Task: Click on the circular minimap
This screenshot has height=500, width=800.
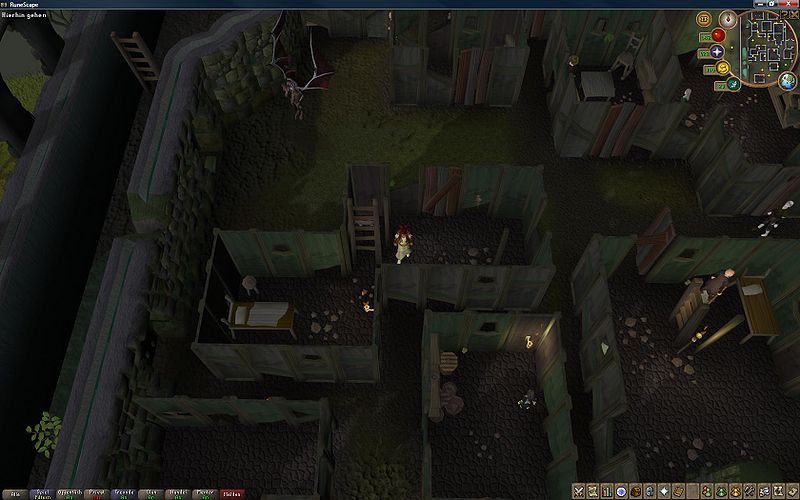Action: pyautogui.click(x=771, y=48)
